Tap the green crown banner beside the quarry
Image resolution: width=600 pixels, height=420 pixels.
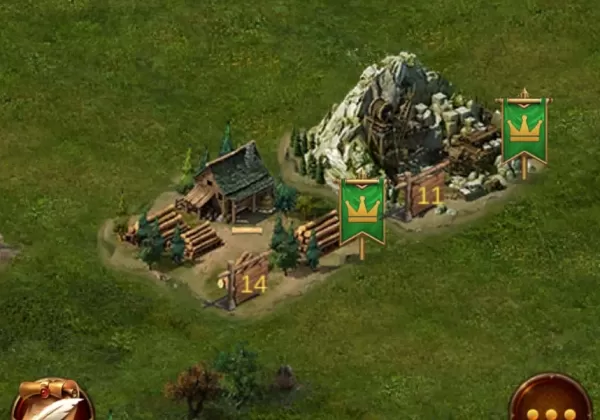523,130
